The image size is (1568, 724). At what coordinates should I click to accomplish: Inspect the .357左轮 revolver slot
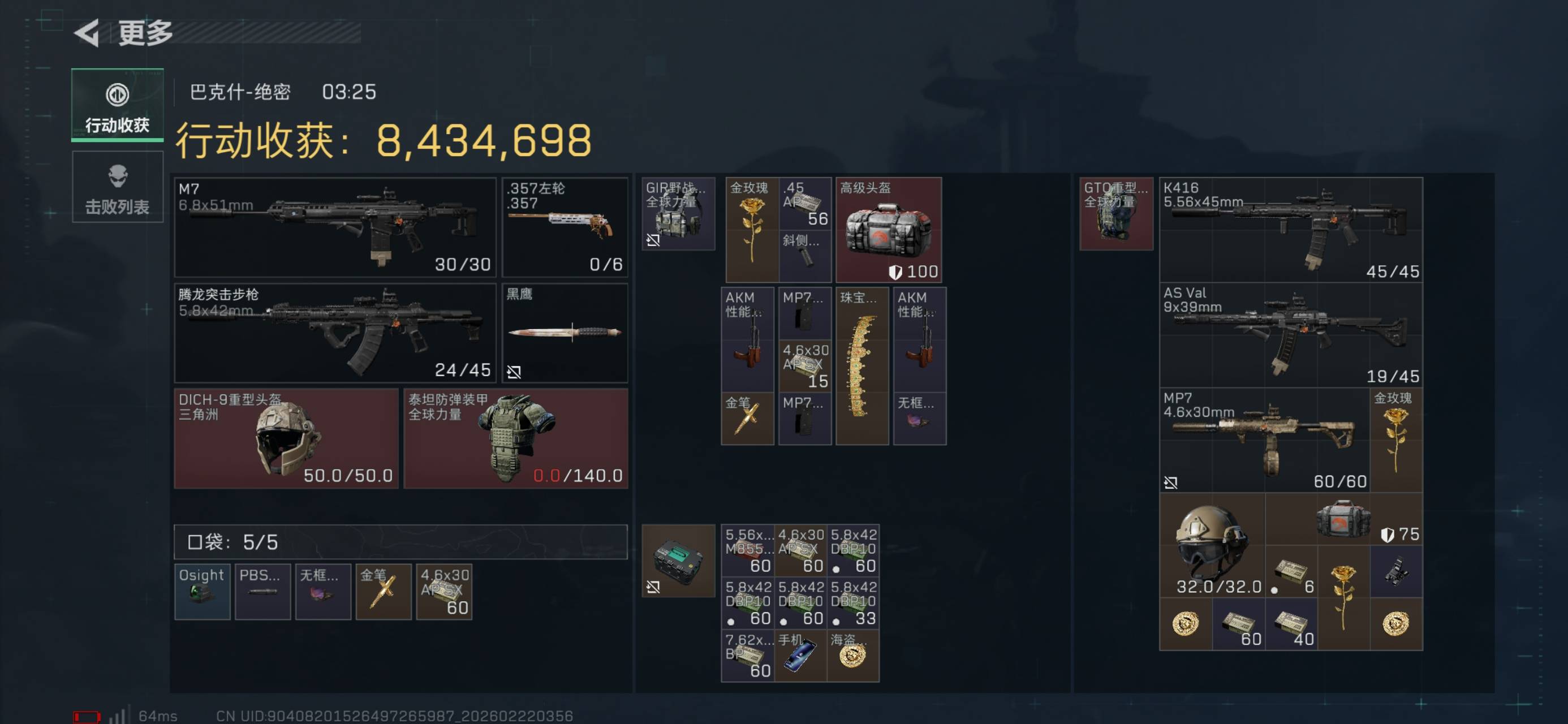[x=565, y=227]
